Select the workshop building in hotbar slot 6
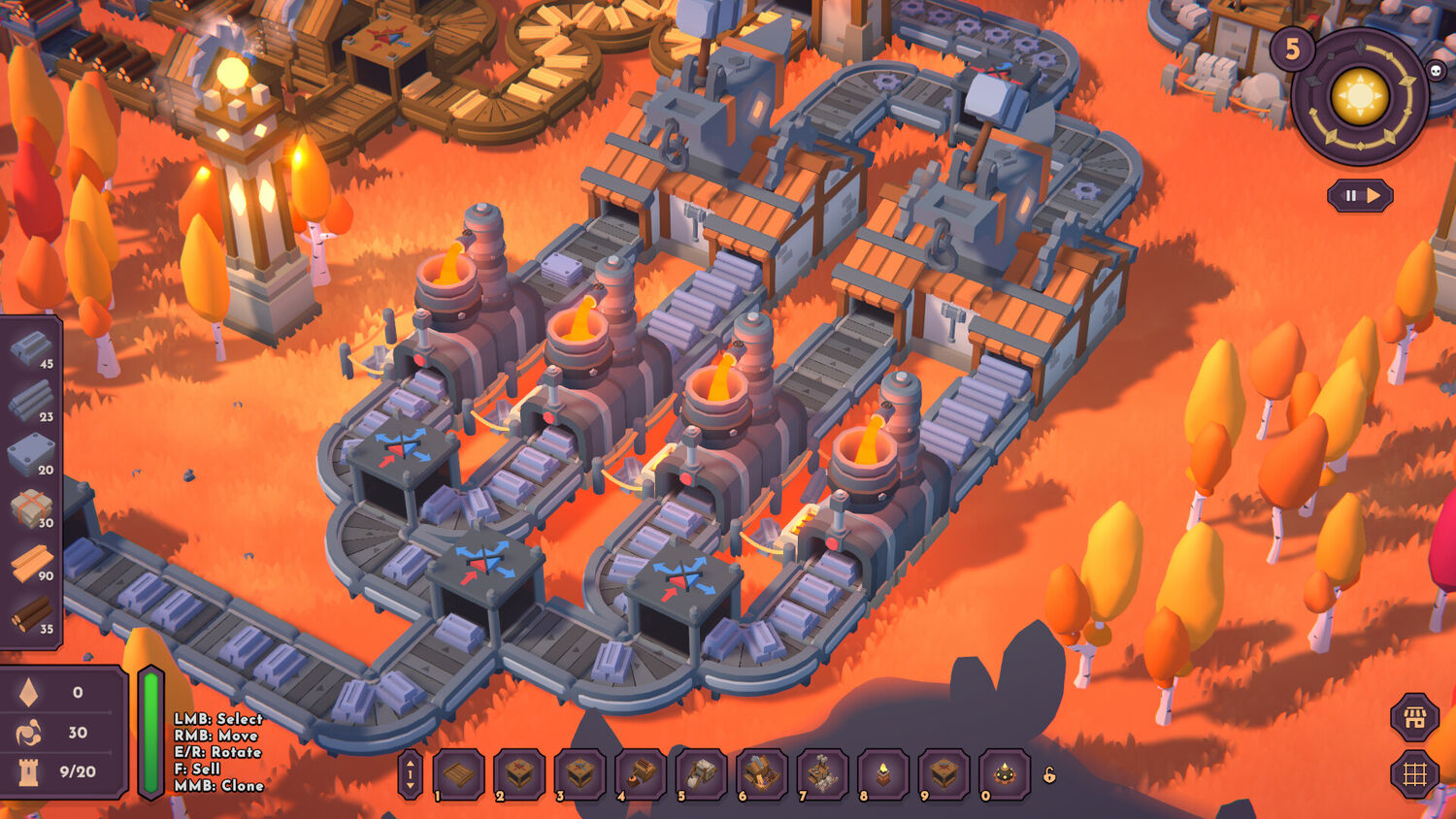 [x=762, y=774]
